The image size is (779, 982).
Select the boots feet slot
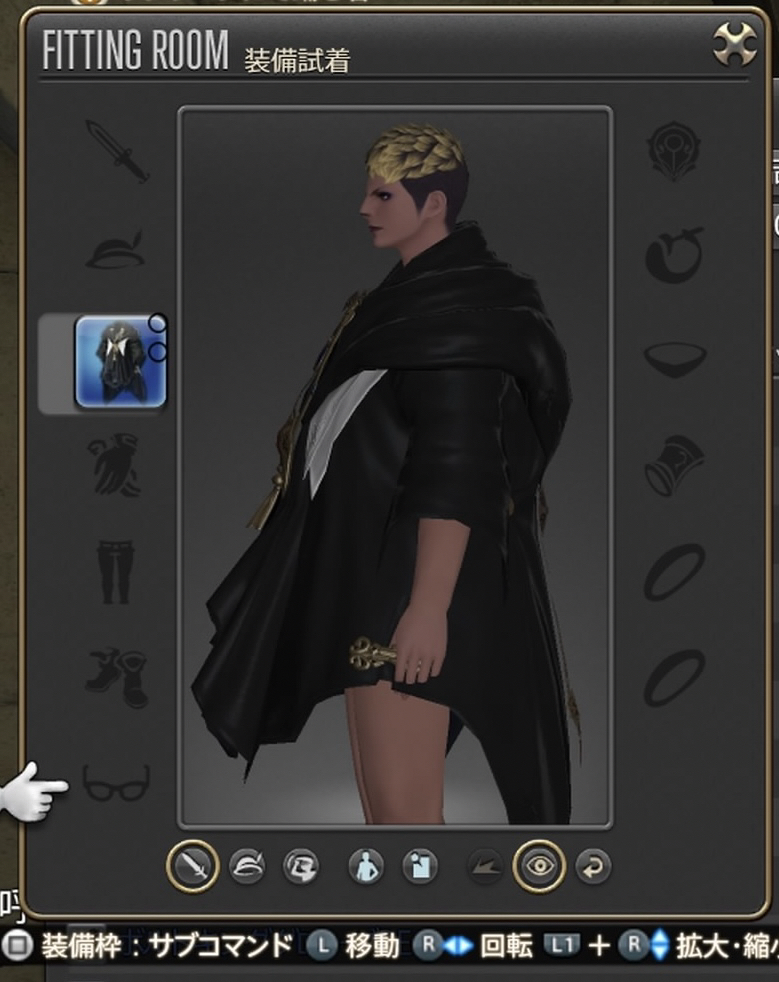coord(116,677)
